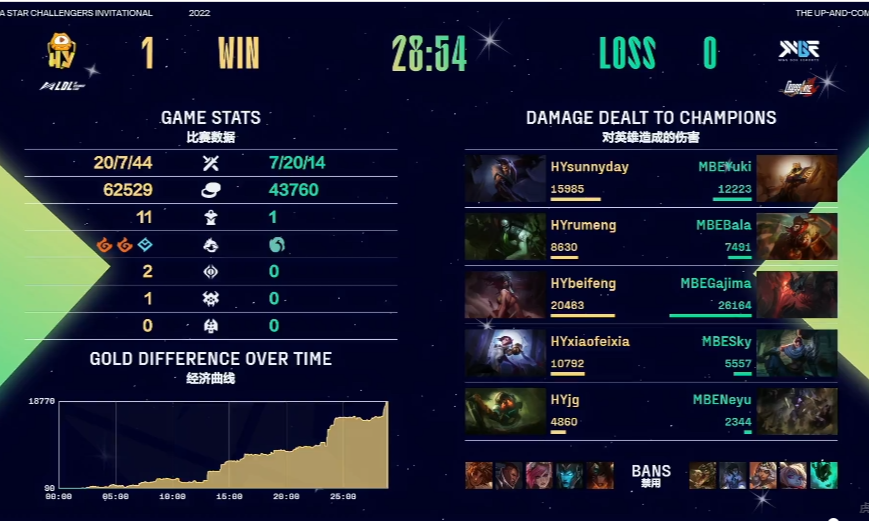The height and width of the screenshot is (521, 869).
Task: Select MBENeyu's champion portrait
Action: click(797, 411)
